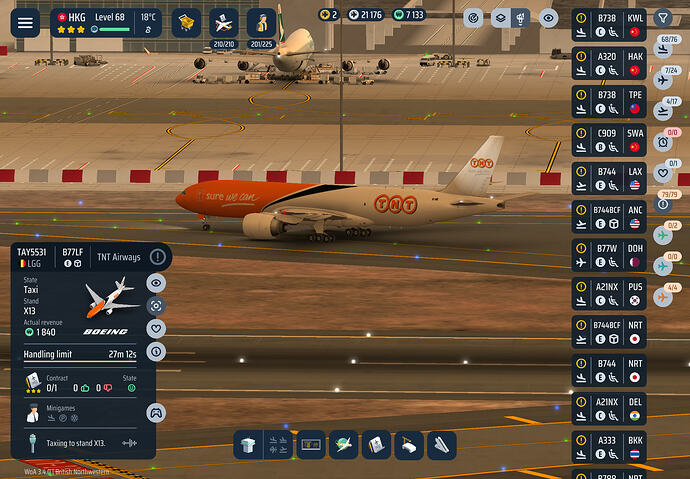Activate the camera focus on aircraft button
The width and height of the screenshot is (690, 479).
(x=156, y=306)
